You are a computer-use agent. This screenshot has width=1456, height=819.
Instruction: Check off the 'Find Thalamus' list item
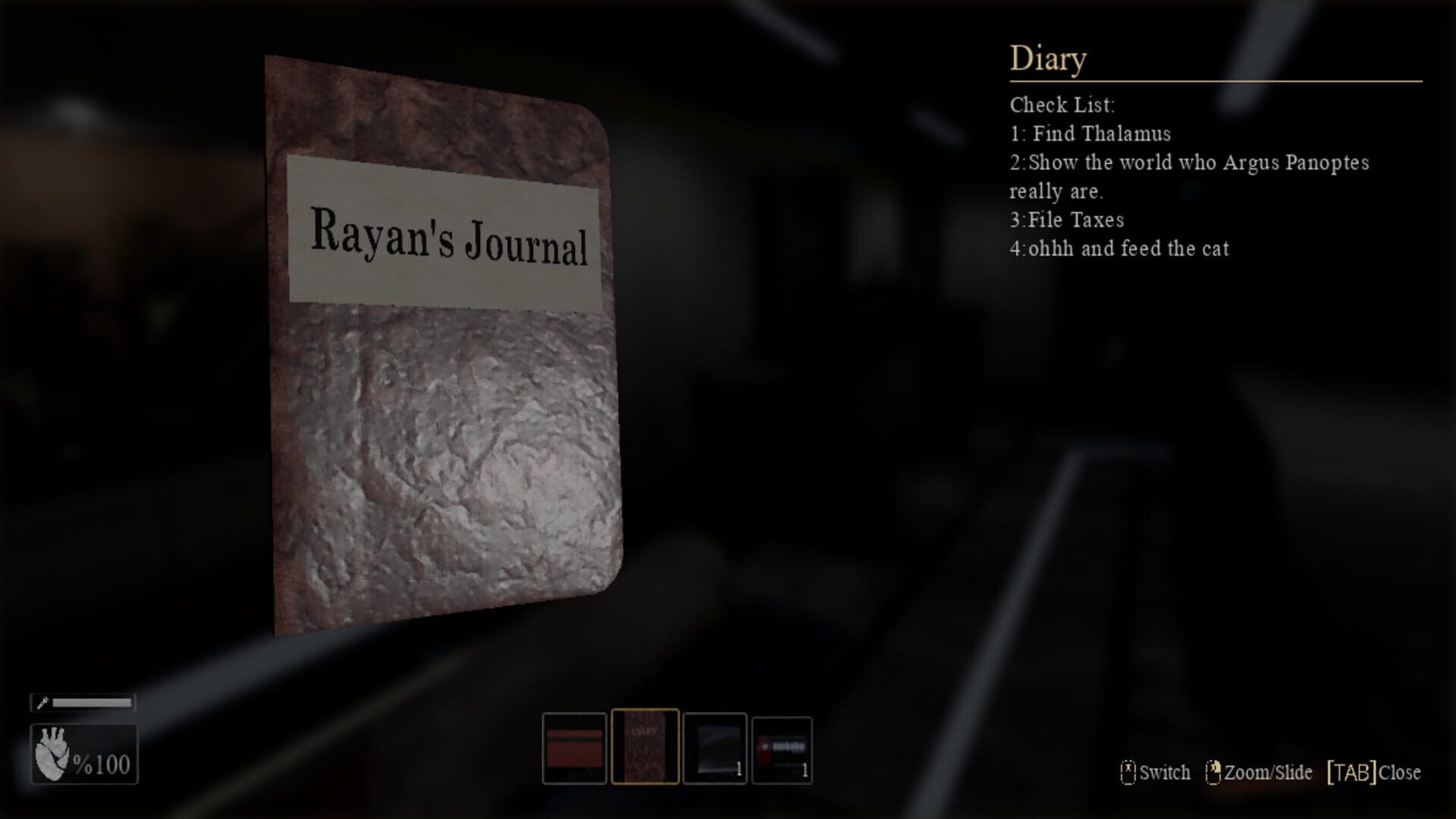pos(1090,134)
